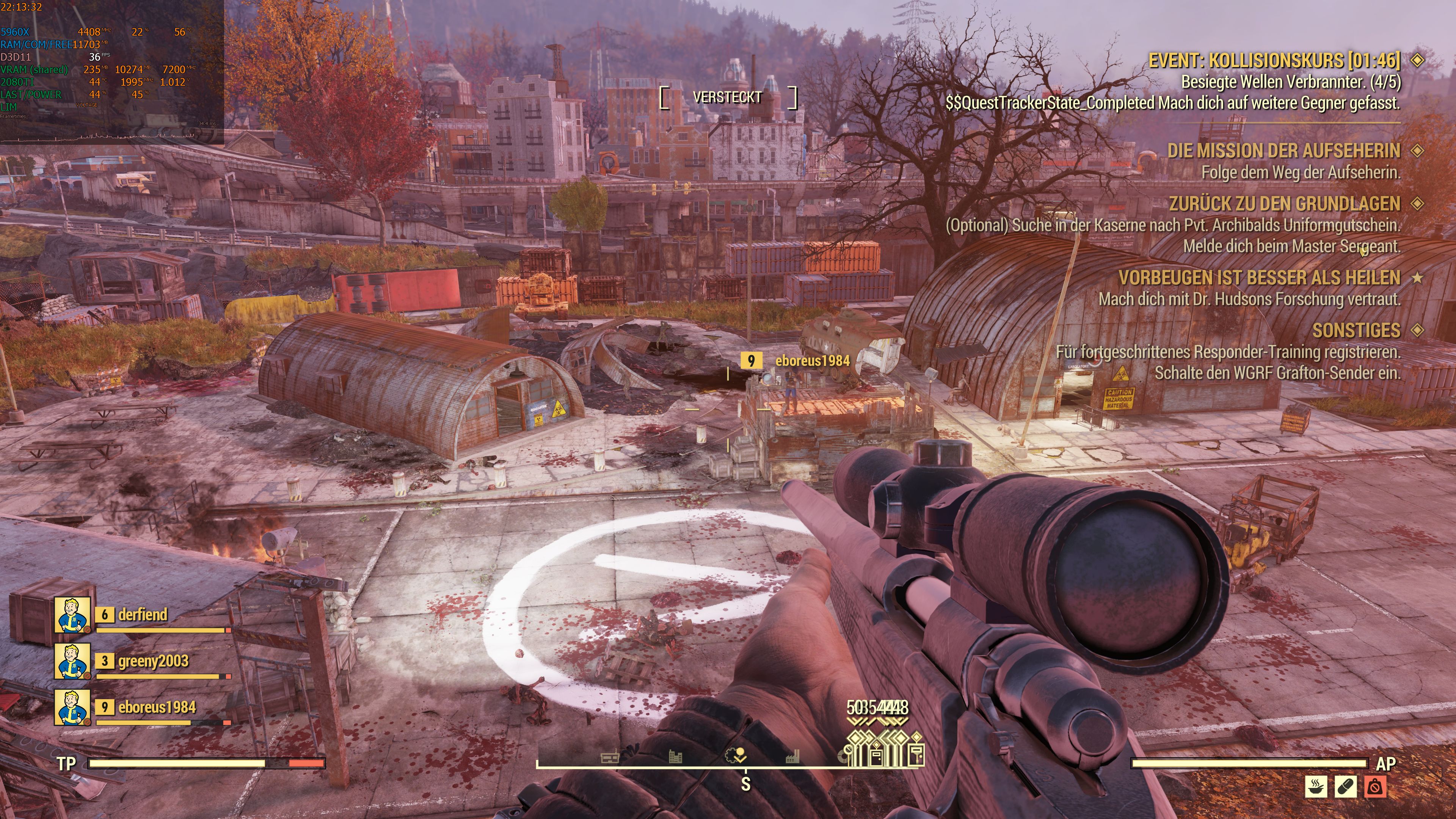1456x819 pixels.
Task: Click the factory location marker on compass
Action: 793,756
